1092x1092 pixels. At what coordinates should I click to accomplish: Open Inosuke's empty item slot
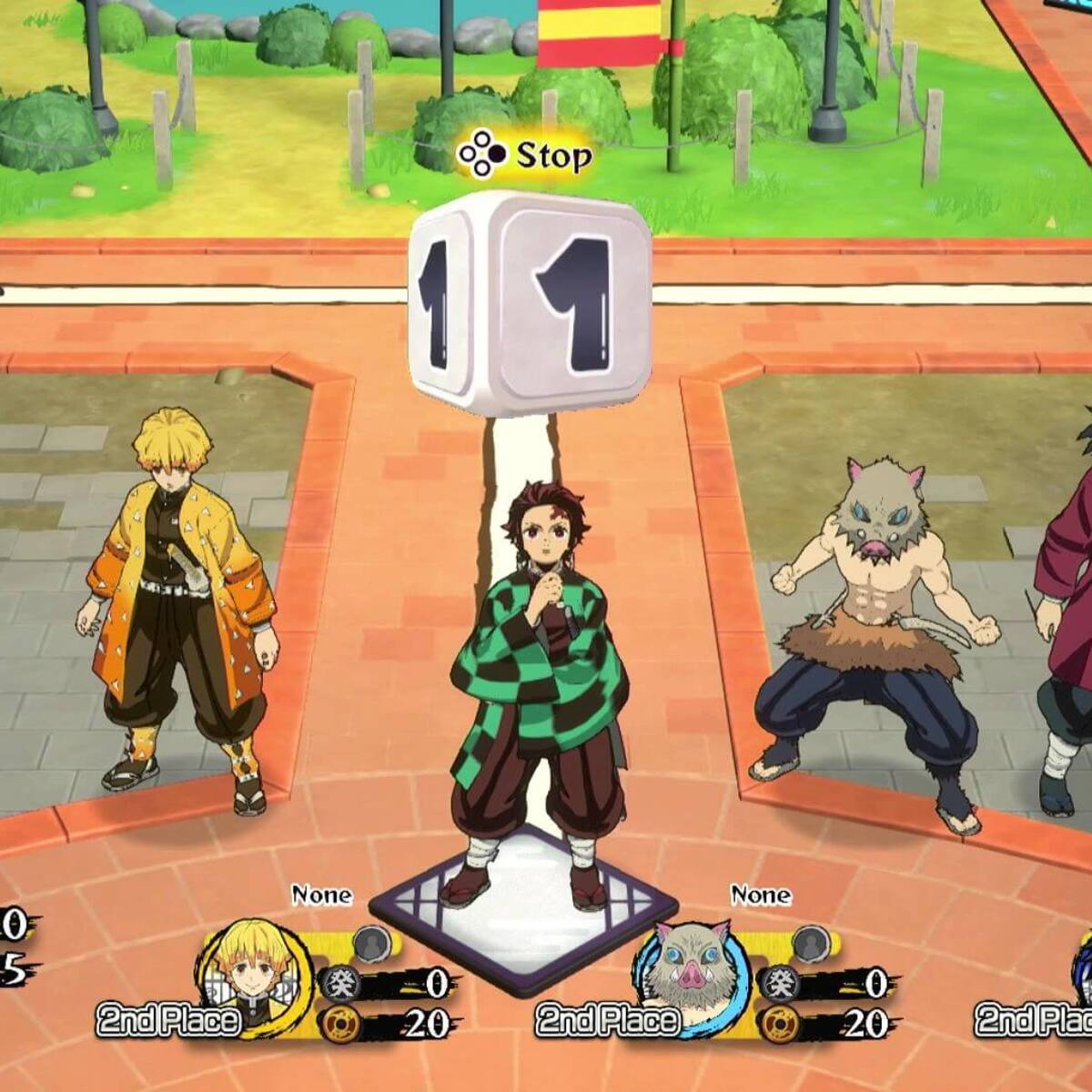click(x=810, y=945)
